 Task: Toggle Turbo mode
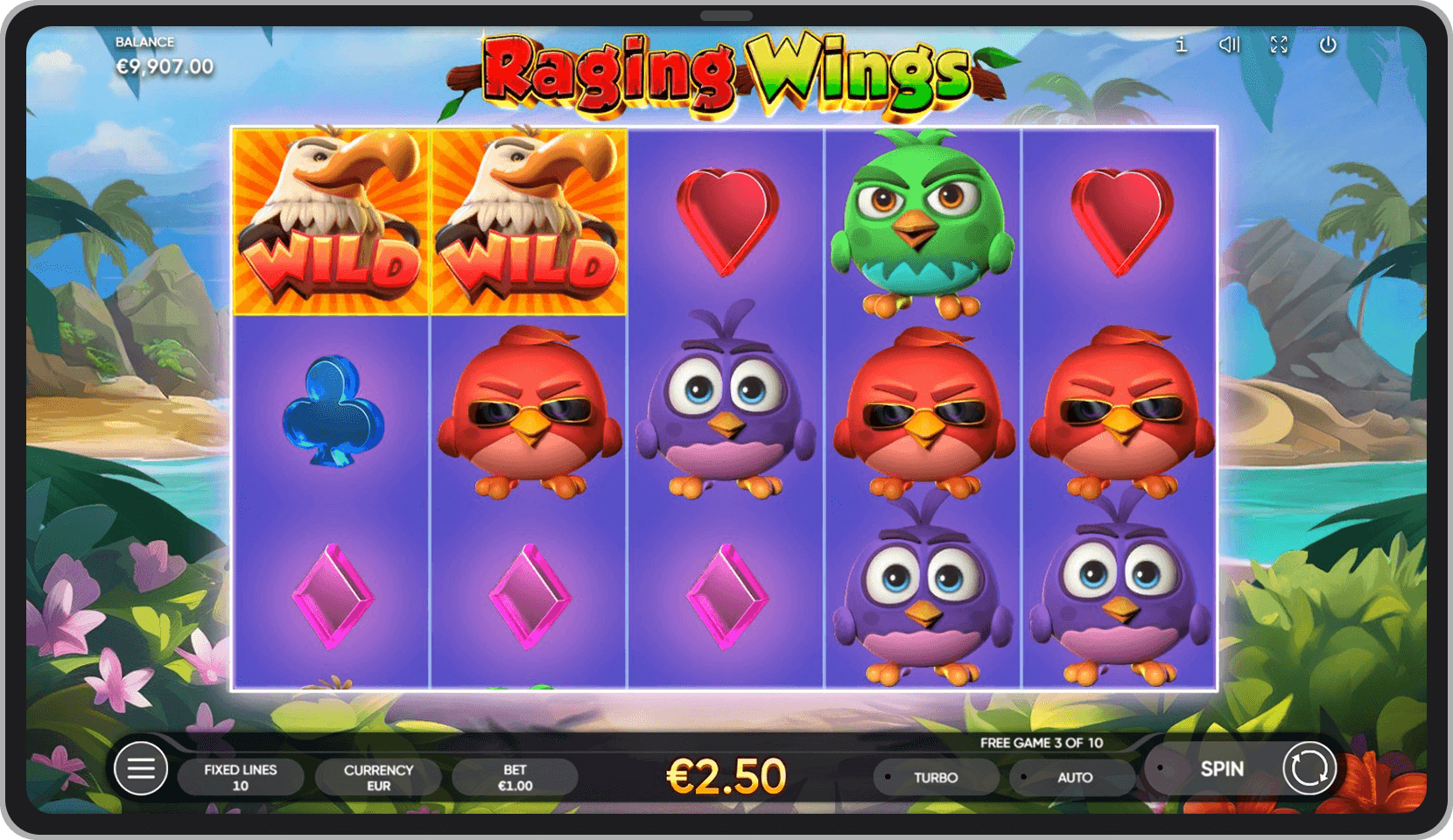[935, 777]
